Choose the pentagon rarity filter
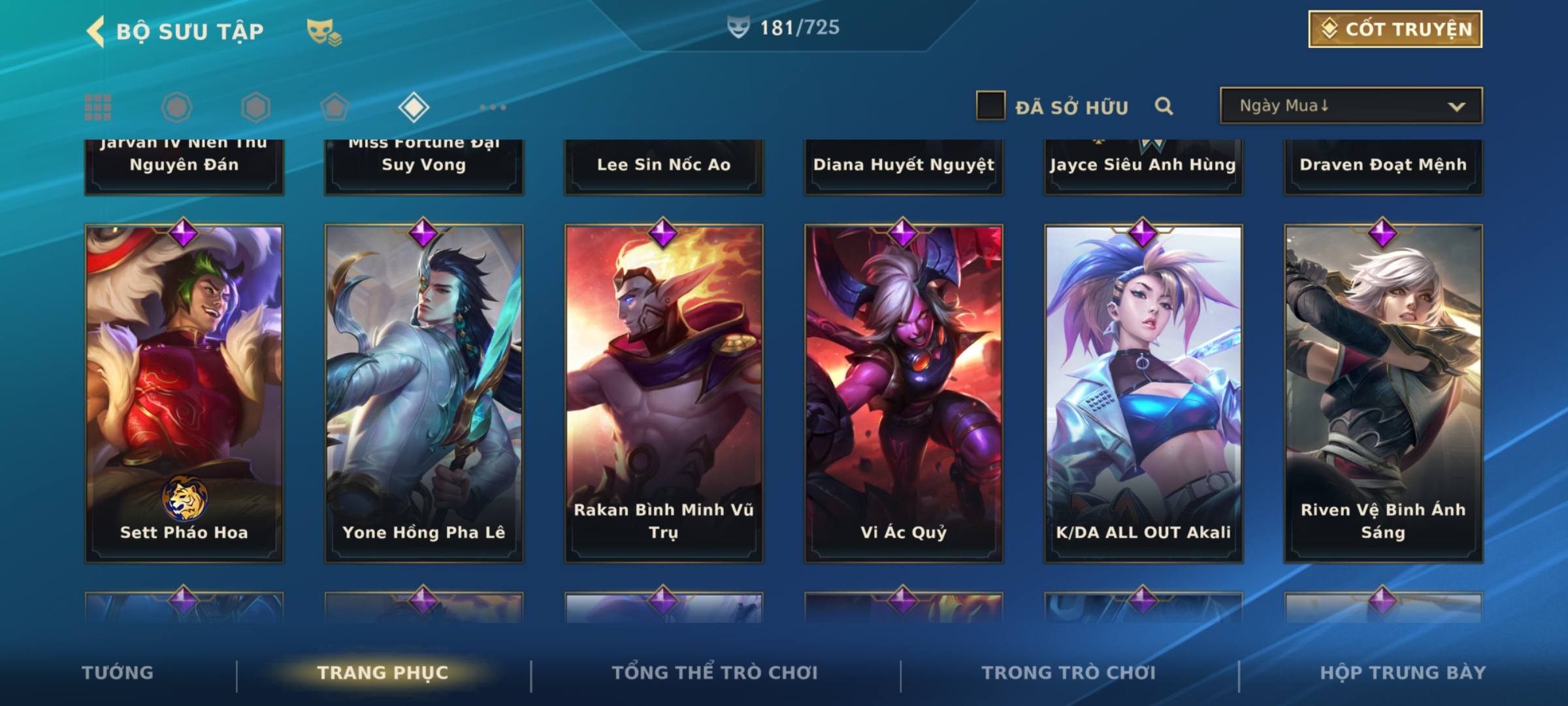Image resolution: width=1568 pixels, height=706 pixels. click(x=335, y=107)
